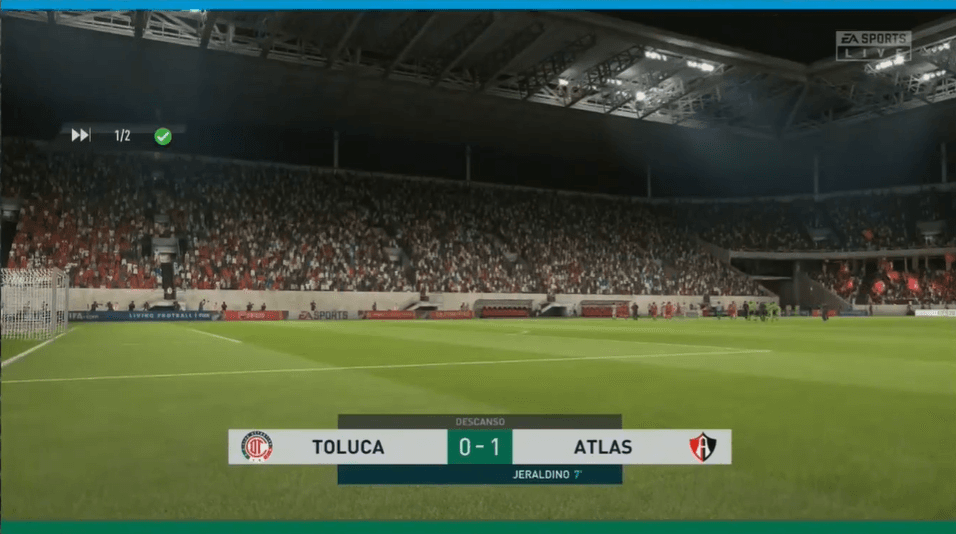Screen dimensions: 956x534
Task: Skip the halftime scene with the fast-forward icon
Action: 81,135
